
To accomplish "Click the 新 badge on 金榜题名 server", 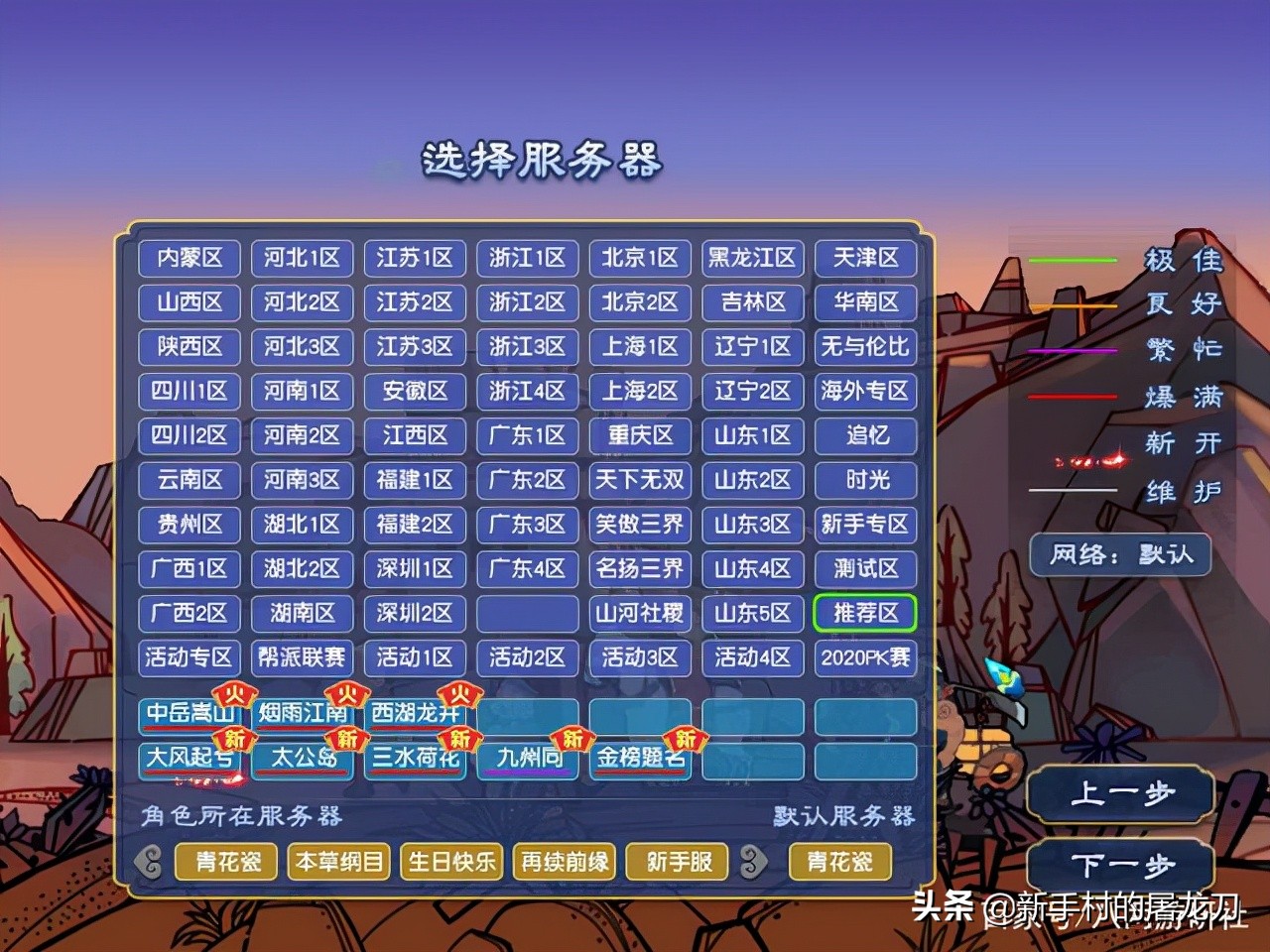I will [x=685, y=740].
